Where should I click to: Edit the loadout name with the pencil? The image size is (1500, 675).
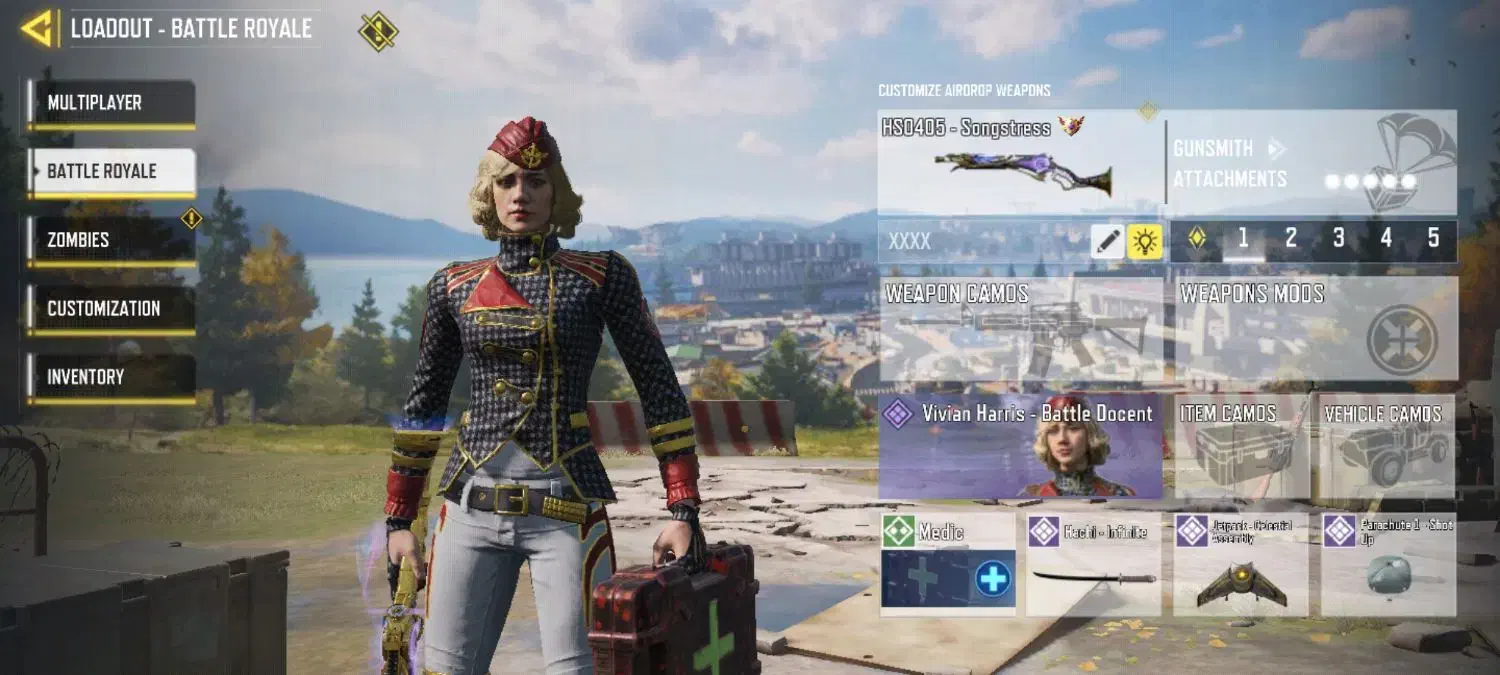1107,241
